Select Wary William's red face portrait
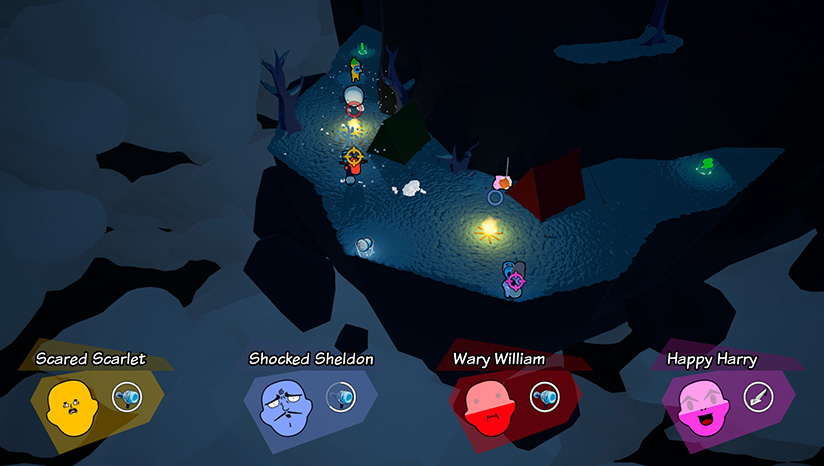This screenshot has height=466, width=824. click(x=490, y=406)
